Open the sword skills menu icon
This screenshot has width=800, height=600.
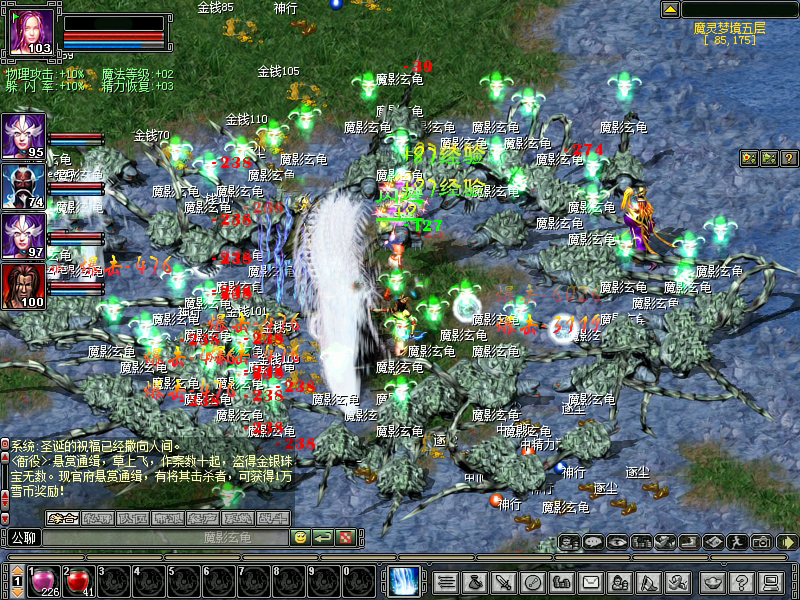[x=505, y=581]
